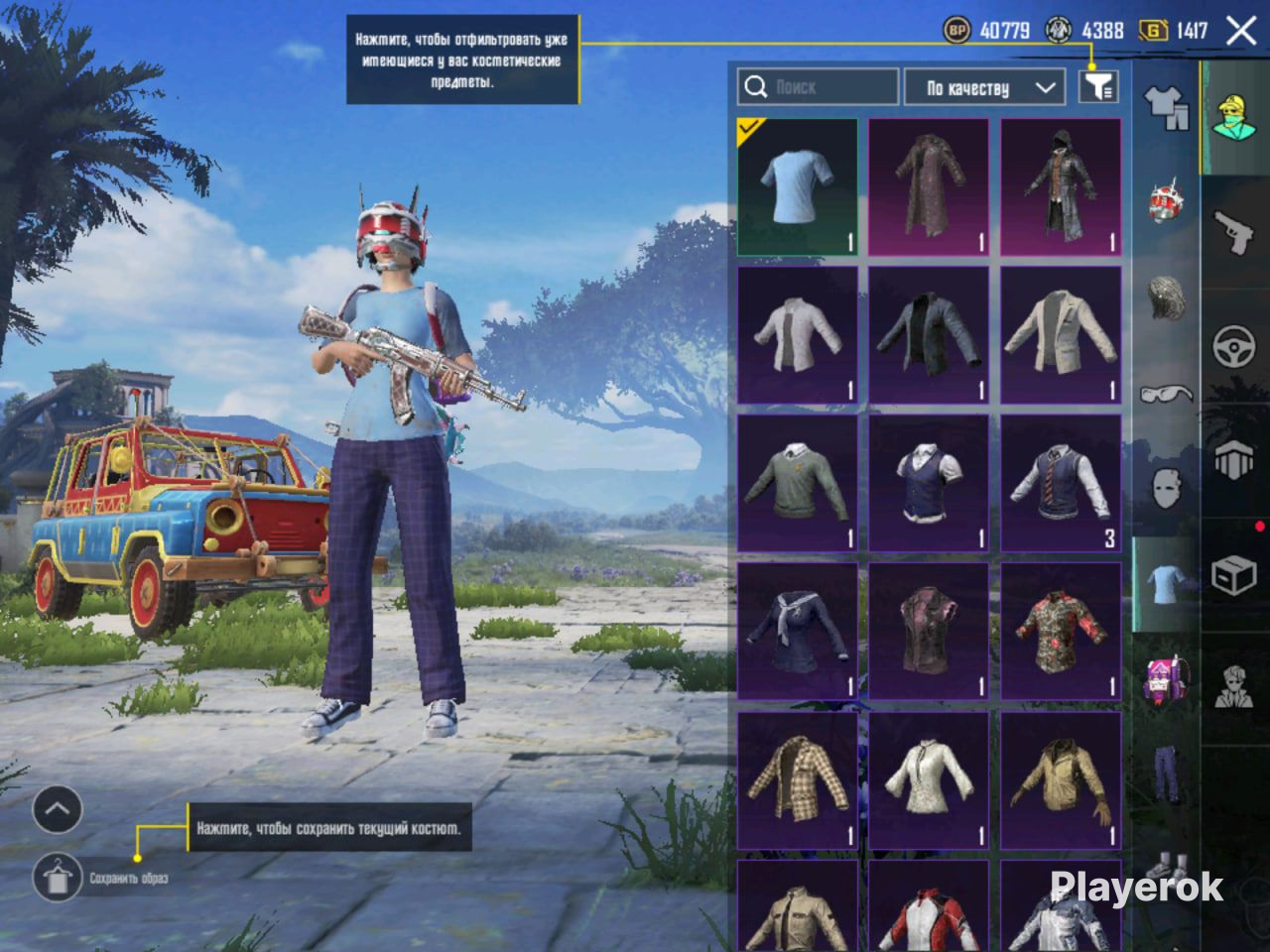Open the pistol weapons tab

[1235, 232]
